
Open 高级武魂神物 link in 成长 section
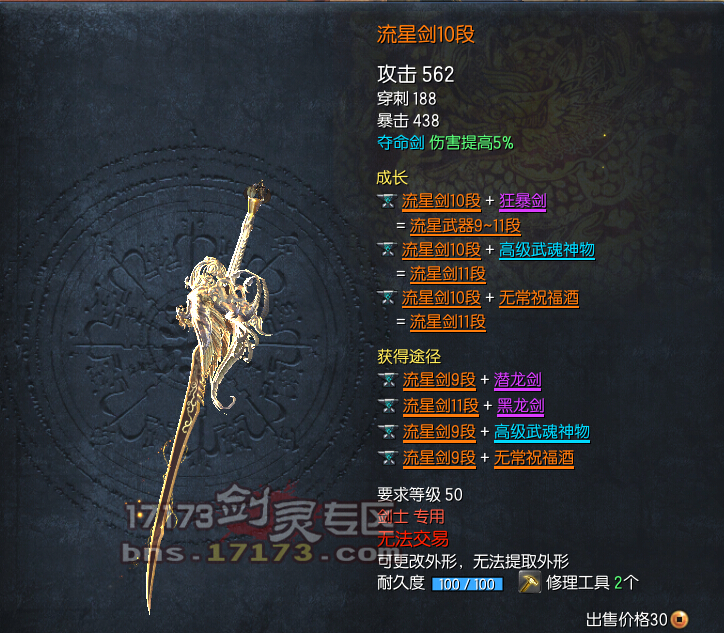pyautogui.click(x=546, y=250)
